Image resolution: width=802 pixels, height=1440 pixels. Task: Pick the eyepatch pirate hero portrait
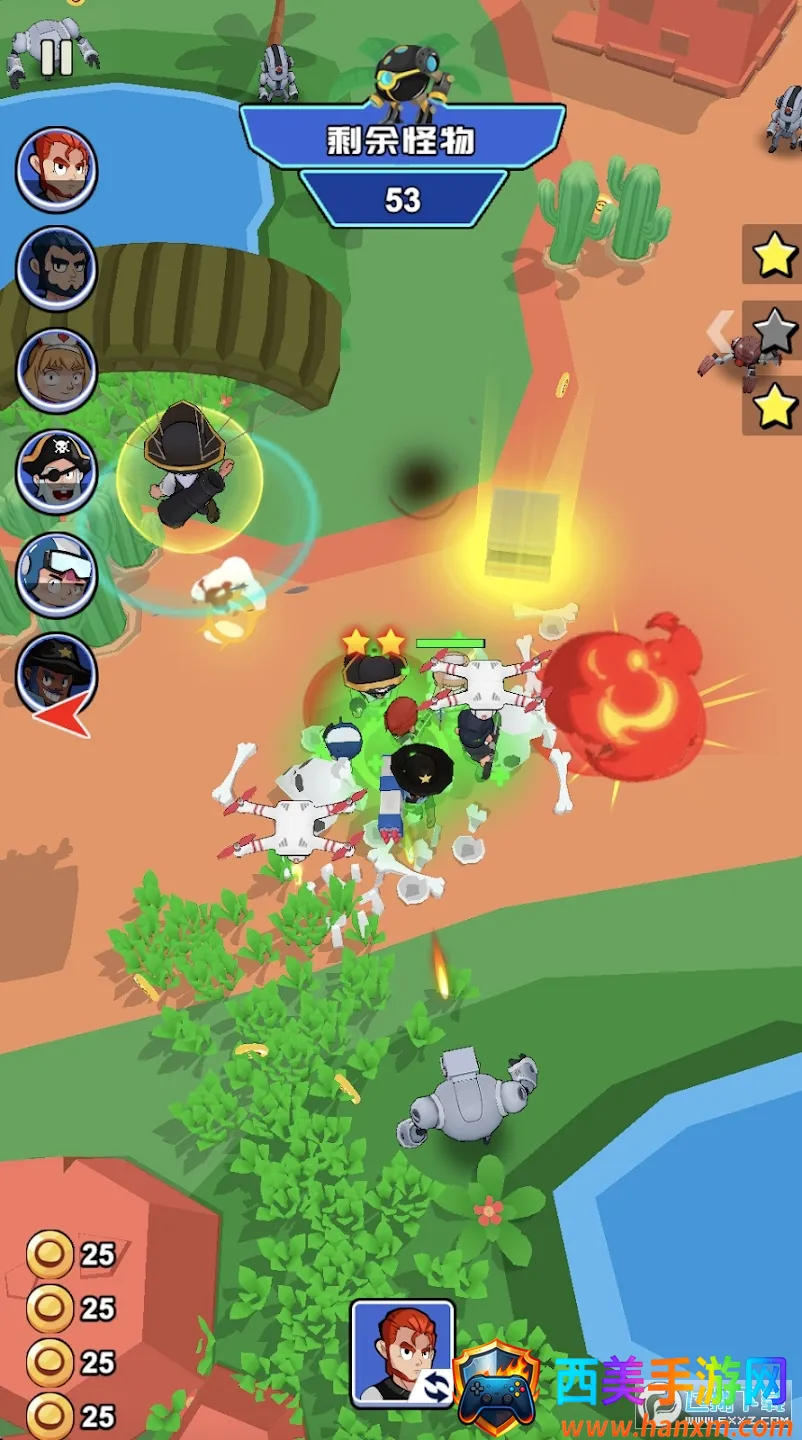(56, 473)
